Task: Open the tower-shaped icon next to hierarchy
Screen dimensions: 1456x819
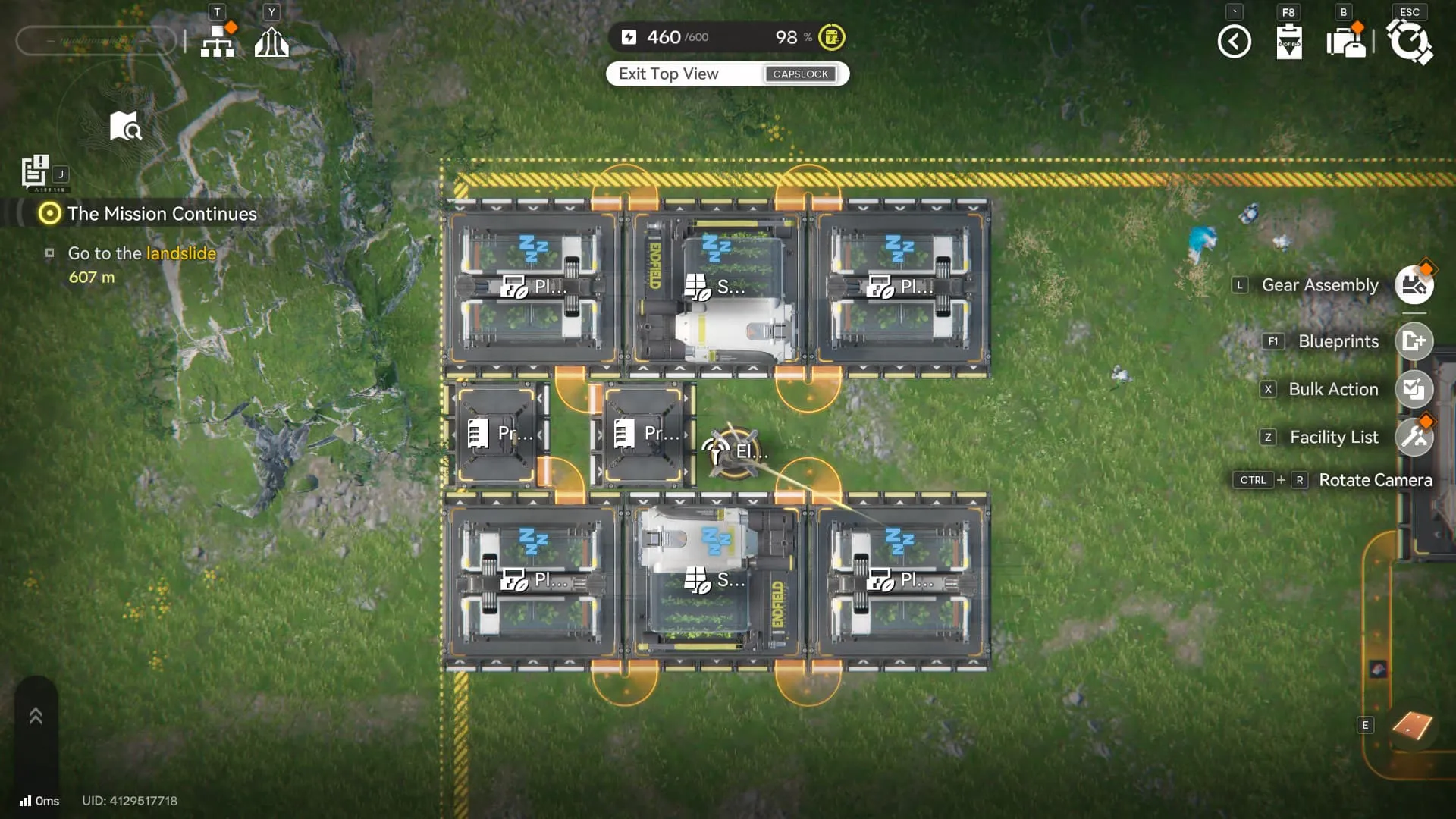Action: point(271,42)
